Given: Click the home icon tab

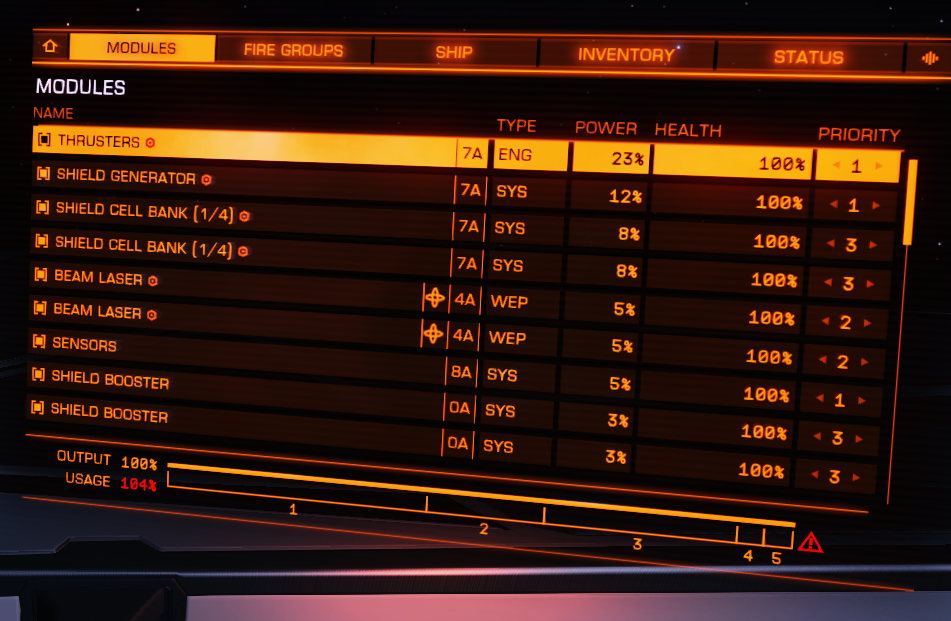Looking at the screenshot, I should pyautogui.click(x=50, y=47).
